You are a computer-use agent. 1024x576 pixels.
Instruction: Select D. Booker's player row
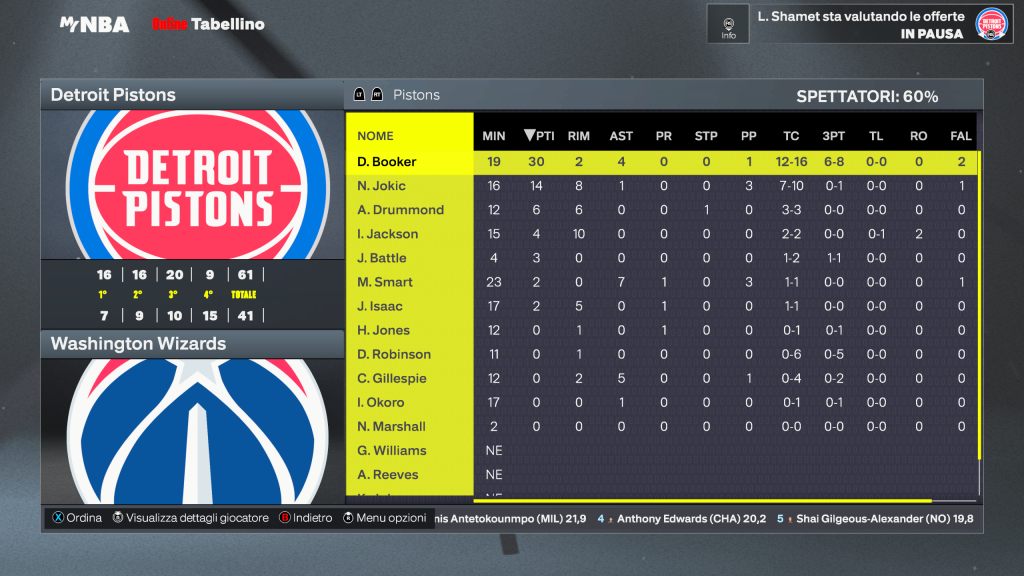pos(387,162)
